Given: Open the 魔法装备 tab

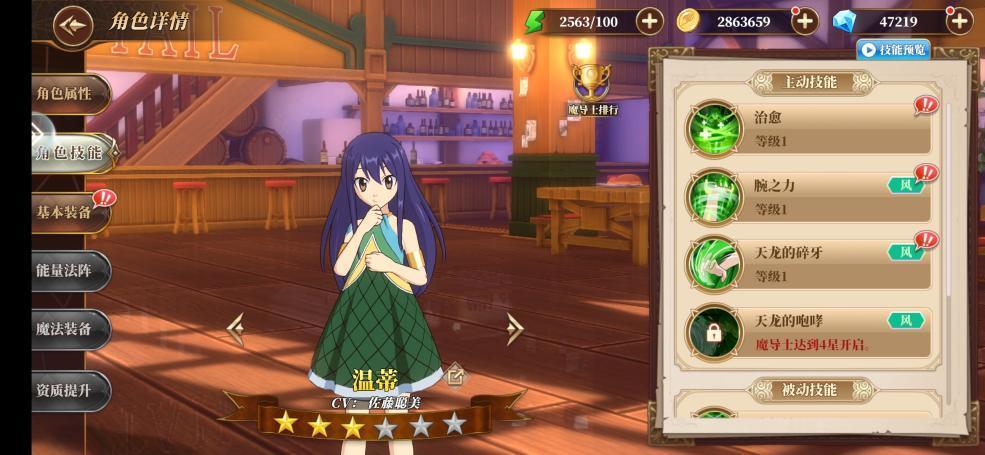Looking at the screenshot, I should (x=65, y=329).
